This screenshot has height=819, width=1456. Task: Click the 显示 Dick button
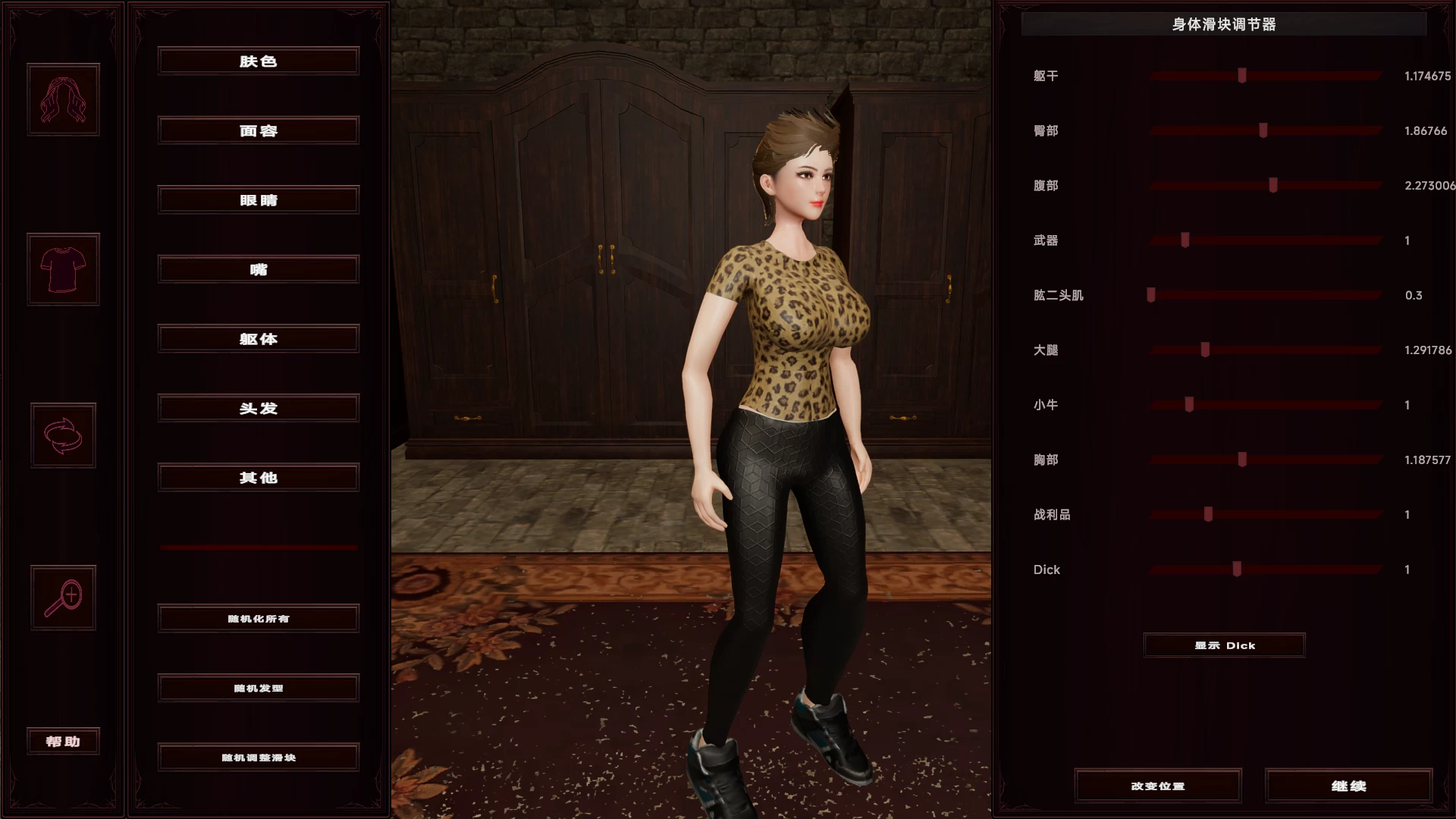point(1224,645)
